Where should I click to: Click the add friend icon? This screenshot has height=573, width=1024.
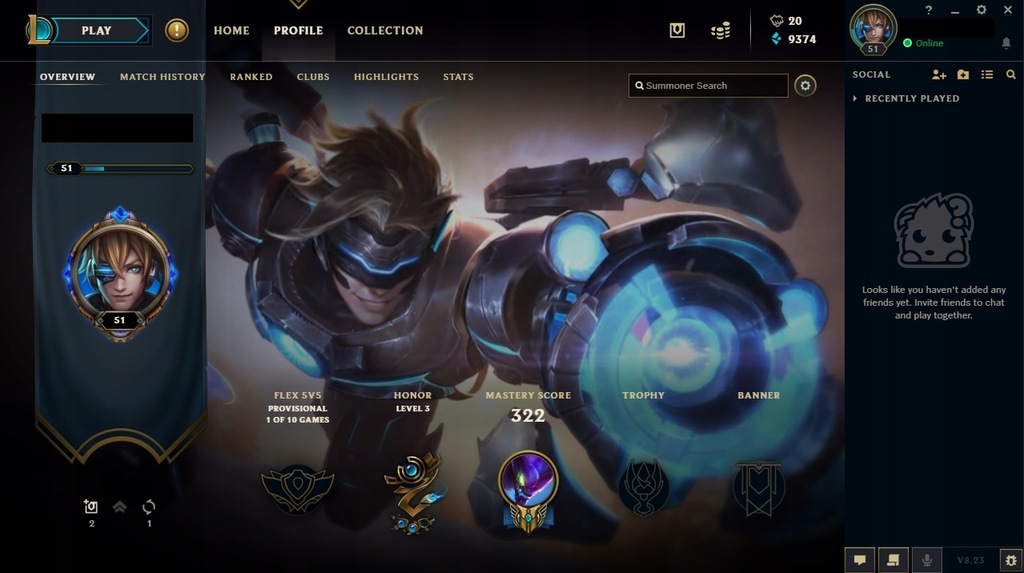[x=938, y=75]
